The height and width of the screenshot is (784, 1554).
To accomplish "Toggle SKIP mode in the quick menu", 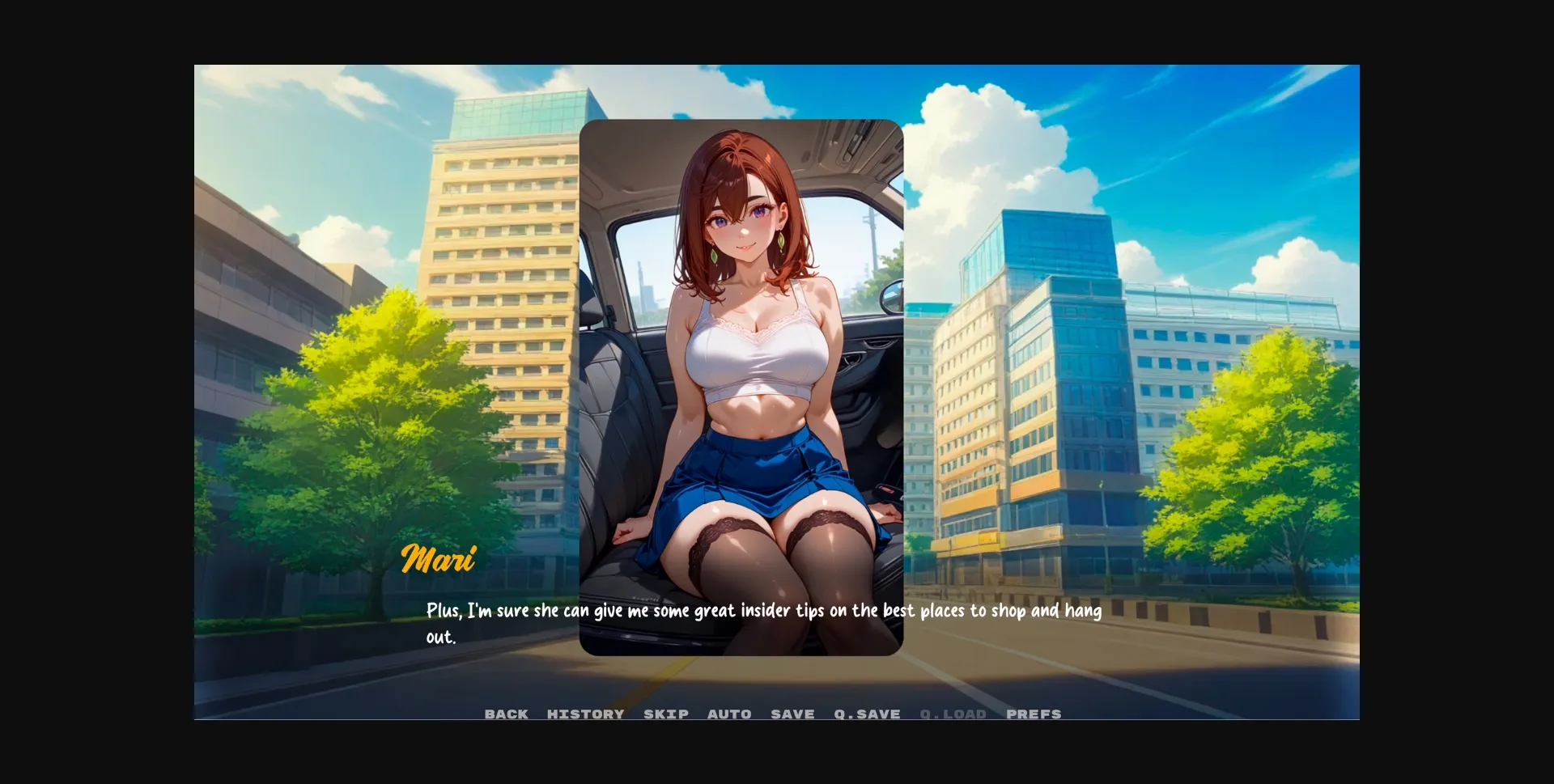I will click(664, 714).
